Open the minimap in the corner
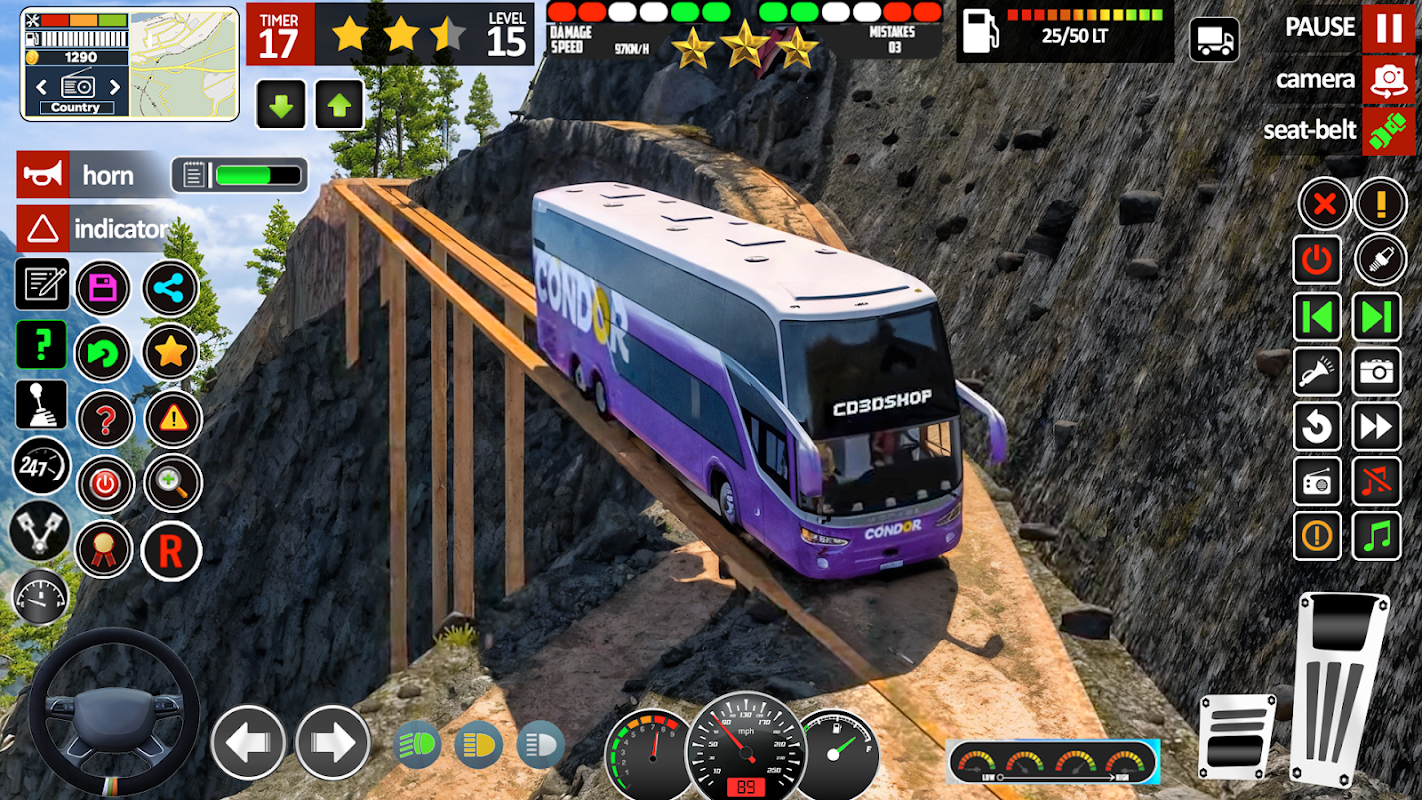The height and width of the screenshot is (800, 1422). [x=183, y=63]
